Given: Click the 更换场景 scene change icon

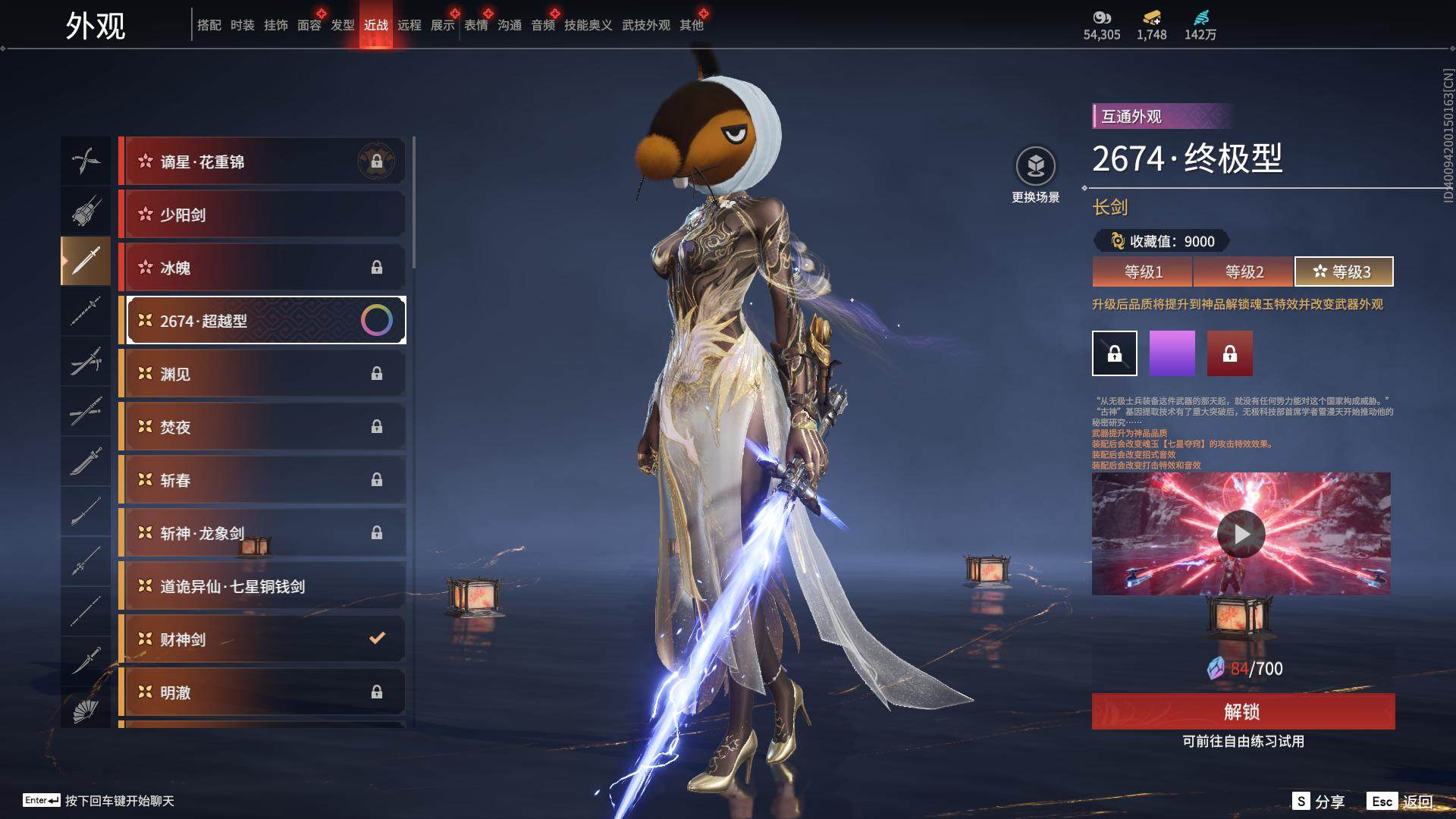Looking at the screenshot, I should (1036, 167).
